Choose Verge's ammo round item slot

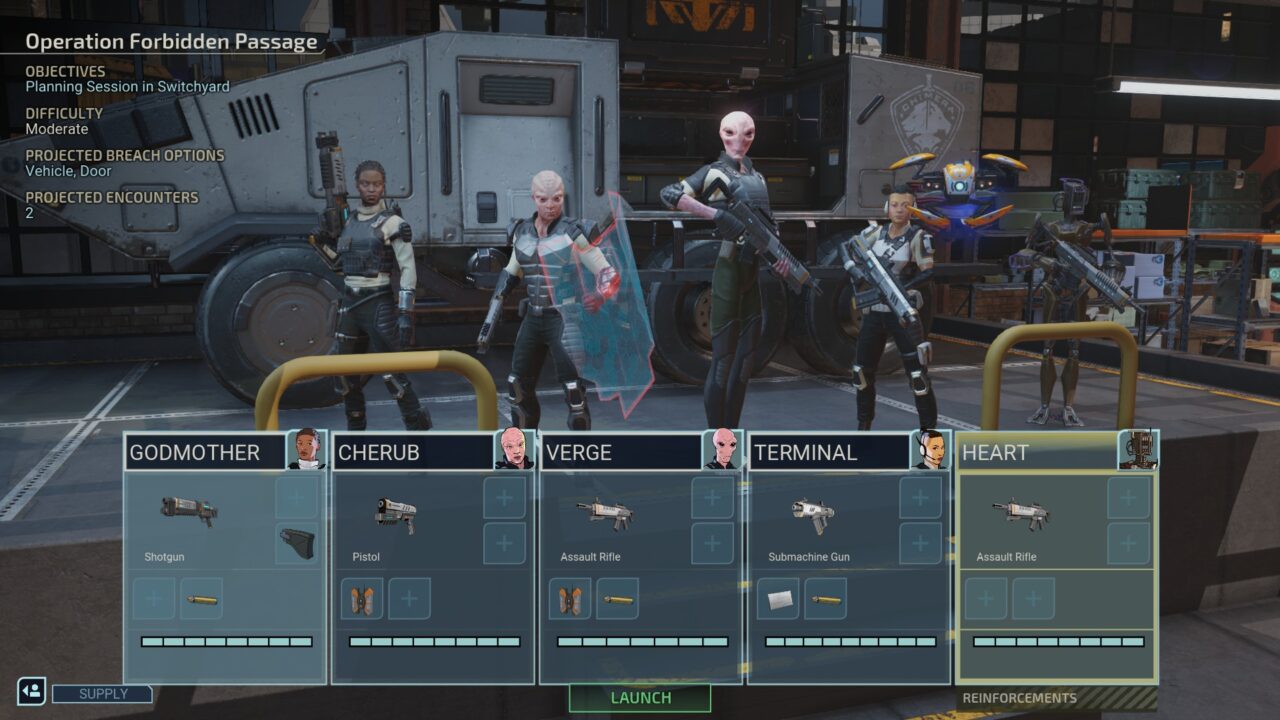coord(618,599)
